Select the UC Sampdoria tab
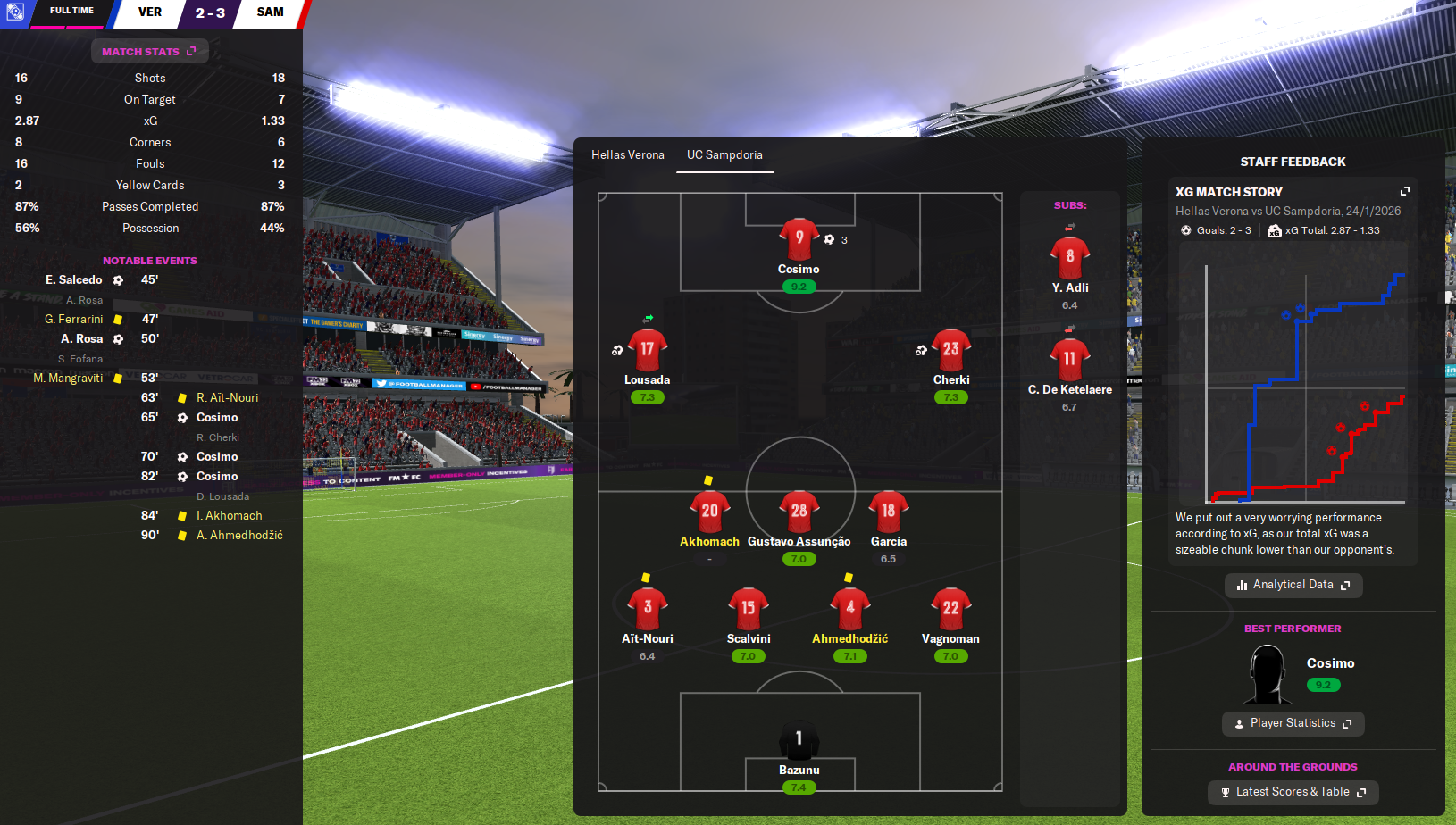1456x825 pixels. [x=724, y=155]
